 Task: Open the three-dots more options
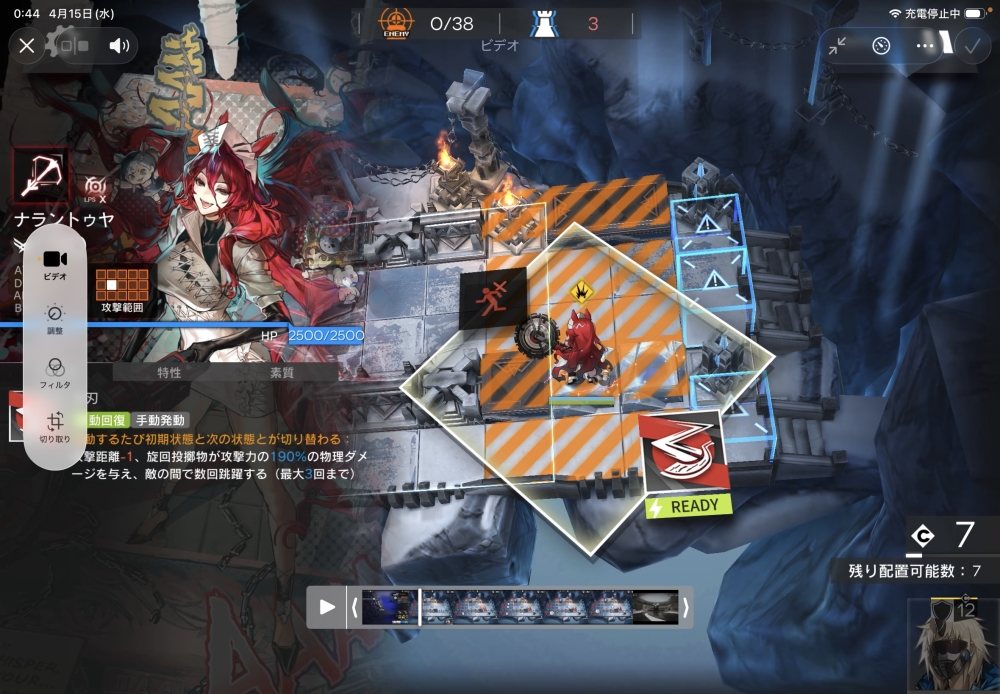tap(925, 46)
